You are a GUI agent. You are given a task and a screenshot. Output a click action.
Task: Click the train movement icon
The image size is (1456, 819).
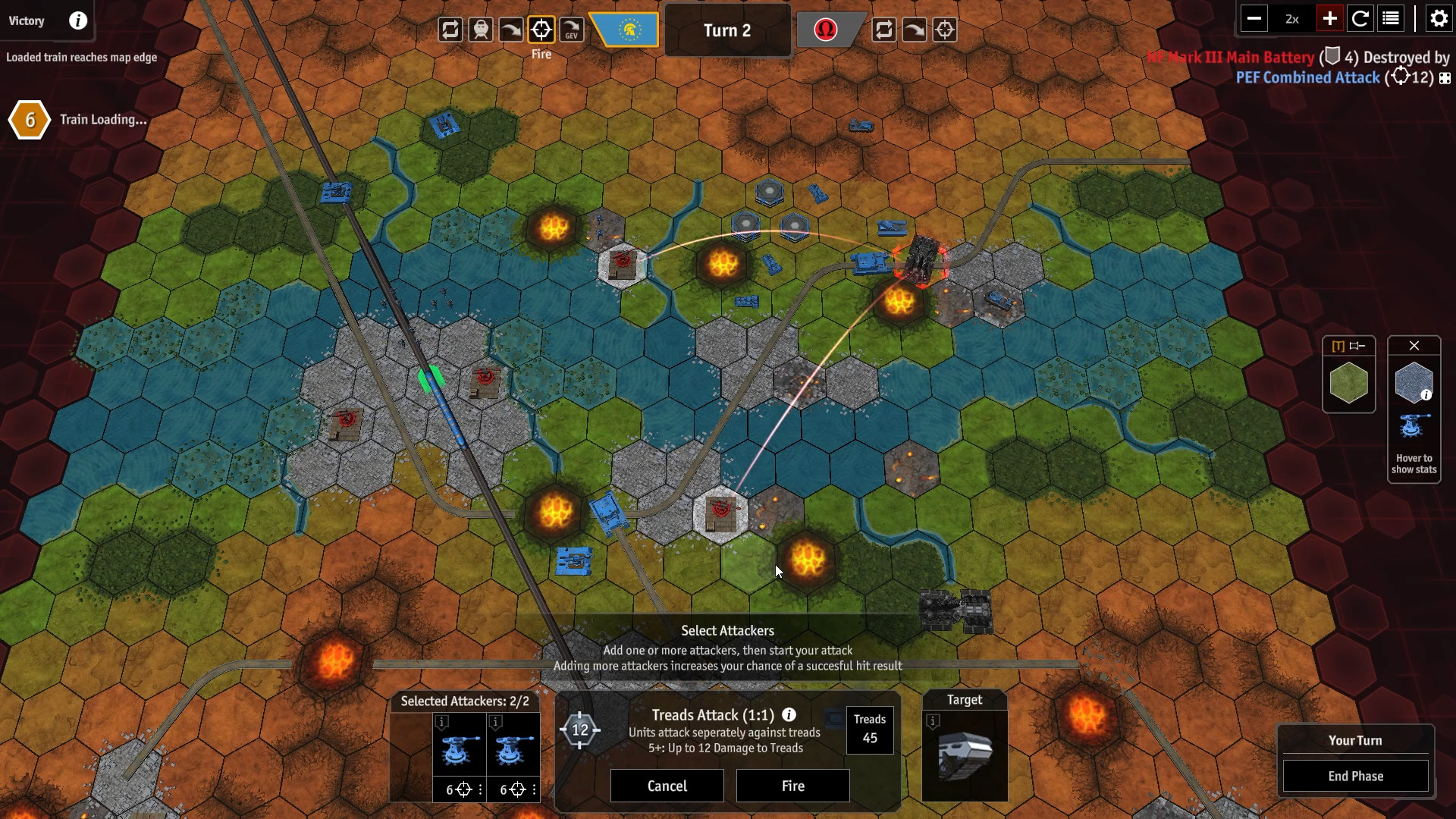(x=481, y=30)
